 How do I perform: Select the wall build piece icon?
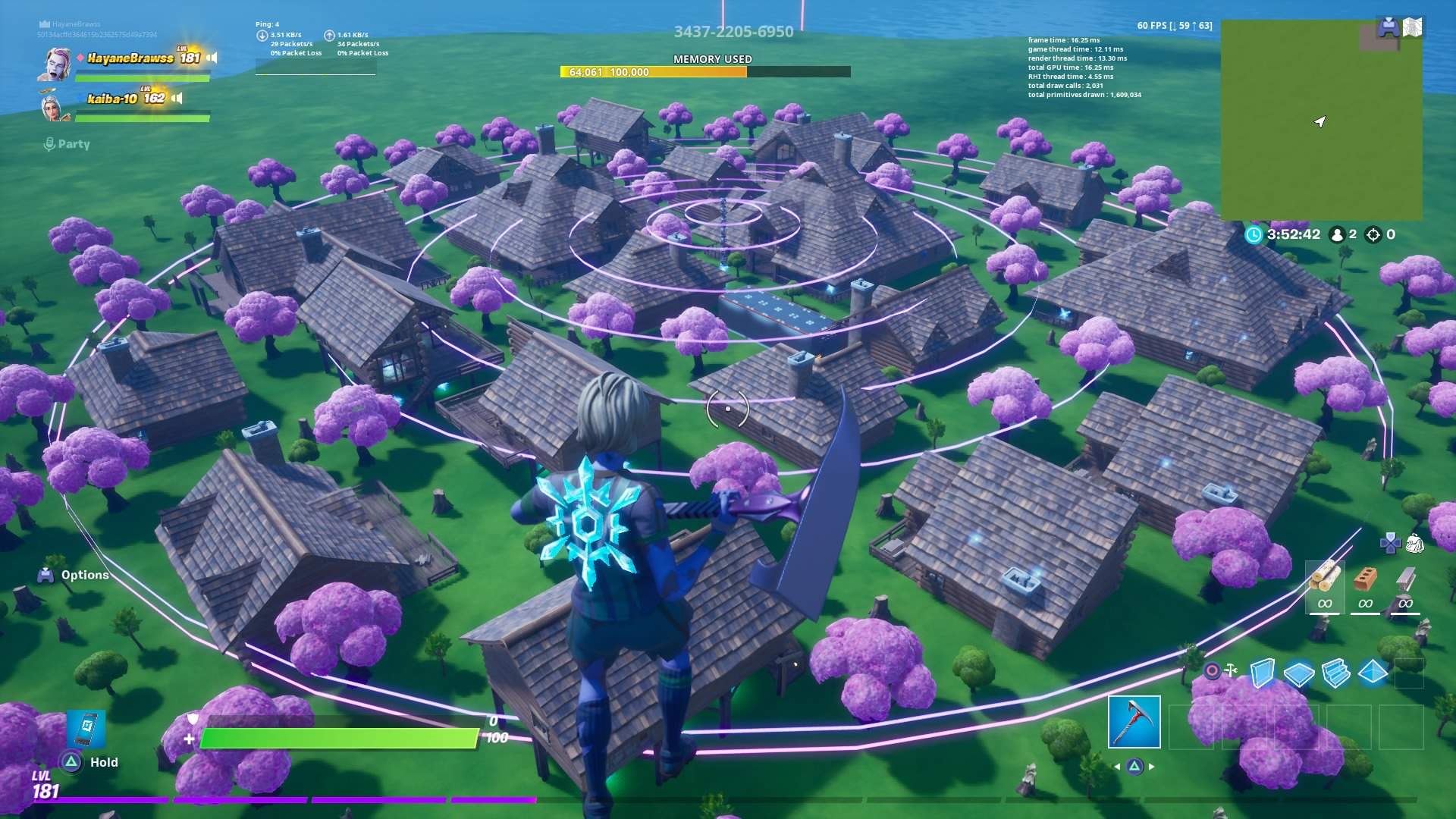[x=1263, y=671]
